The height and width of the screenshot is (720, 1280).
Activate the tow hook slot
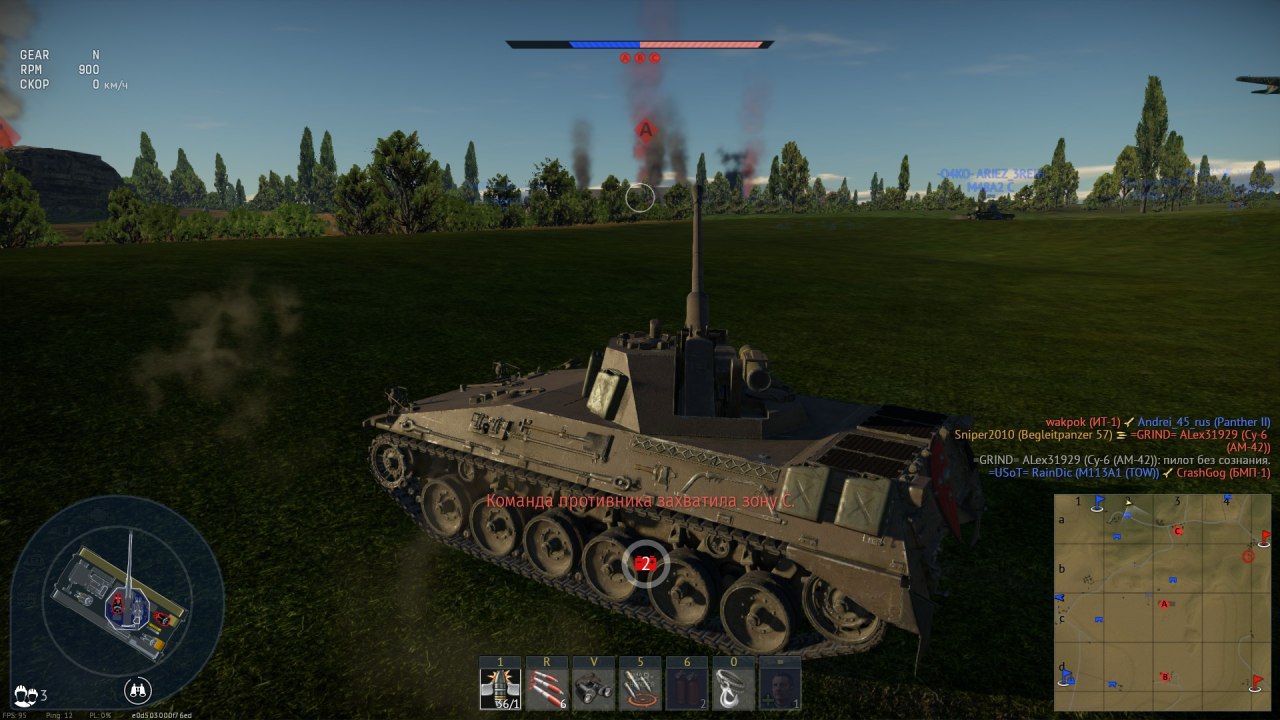(x=733, y=689)
